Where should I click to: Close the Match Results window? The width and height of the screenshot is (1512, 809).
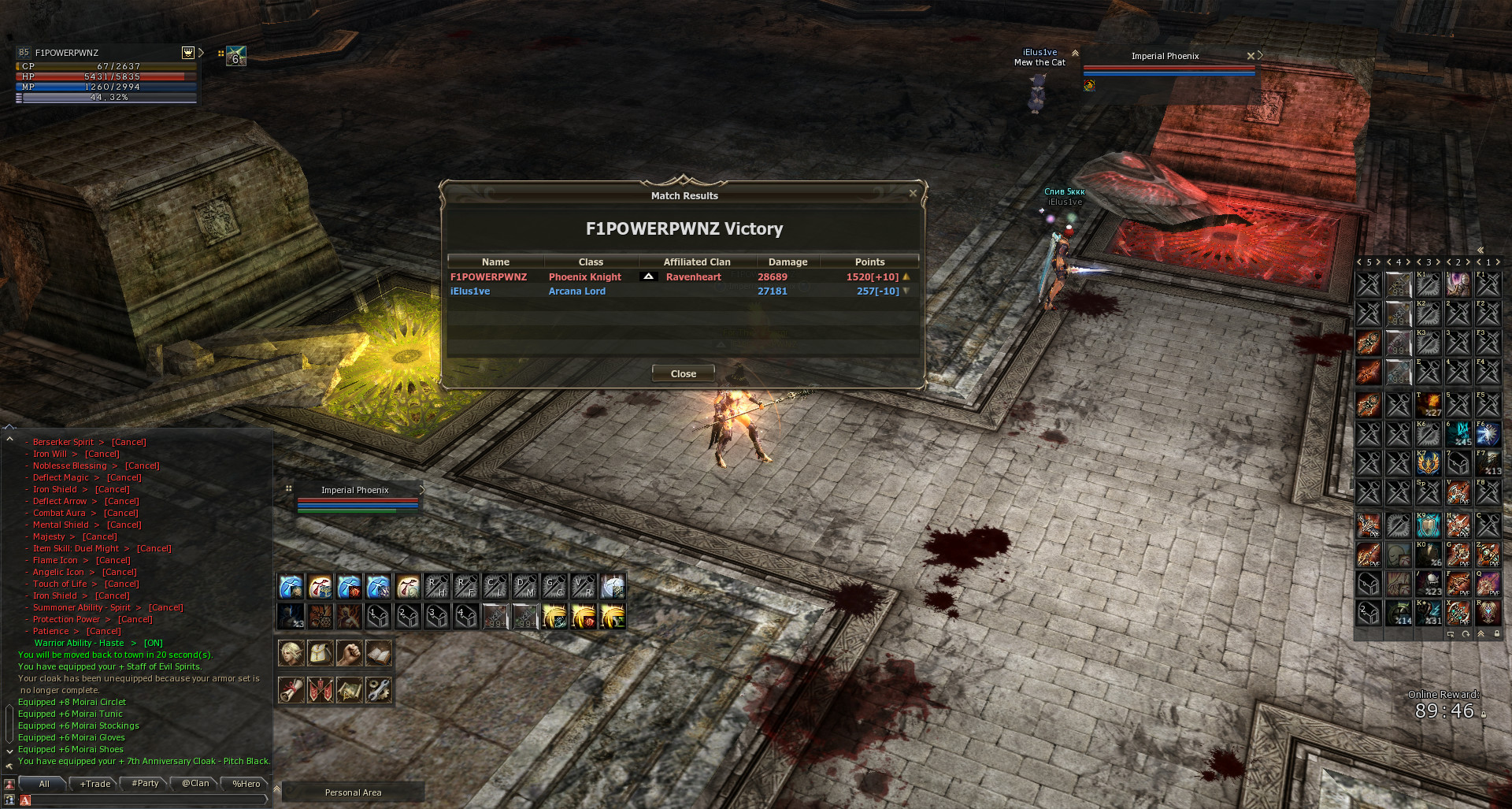coord(683,373)
